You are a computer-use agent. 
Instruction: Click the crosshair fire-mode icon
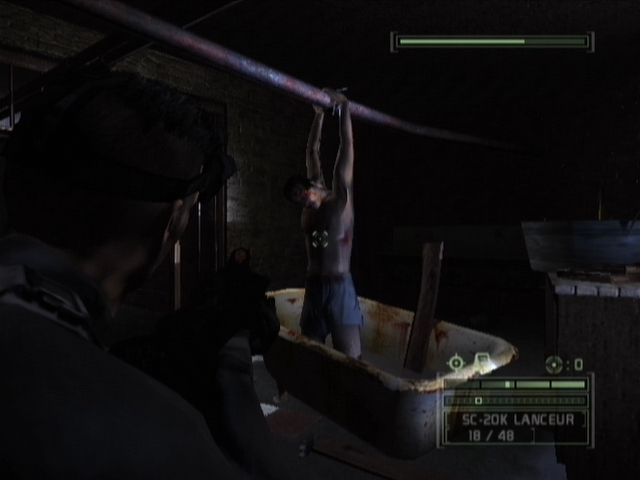456,362
